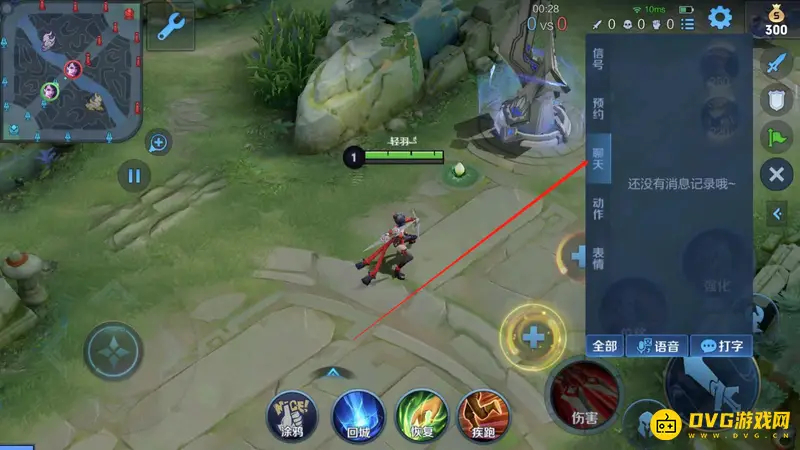Select the 聊天 tab

click(x=598, y=159)
